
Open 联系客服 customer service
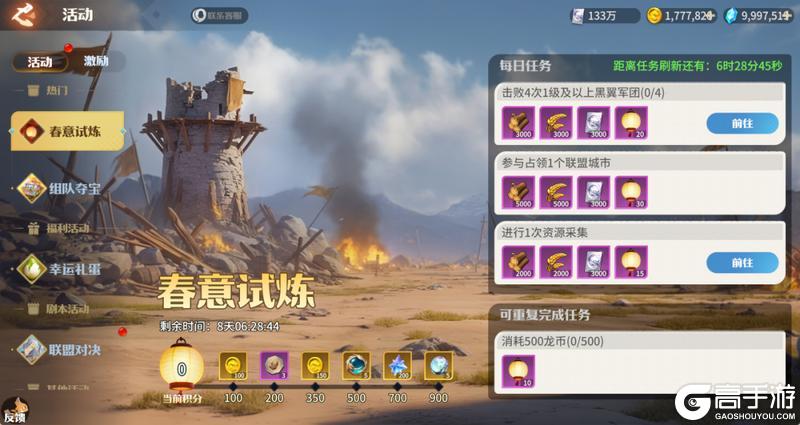point(219,16)
